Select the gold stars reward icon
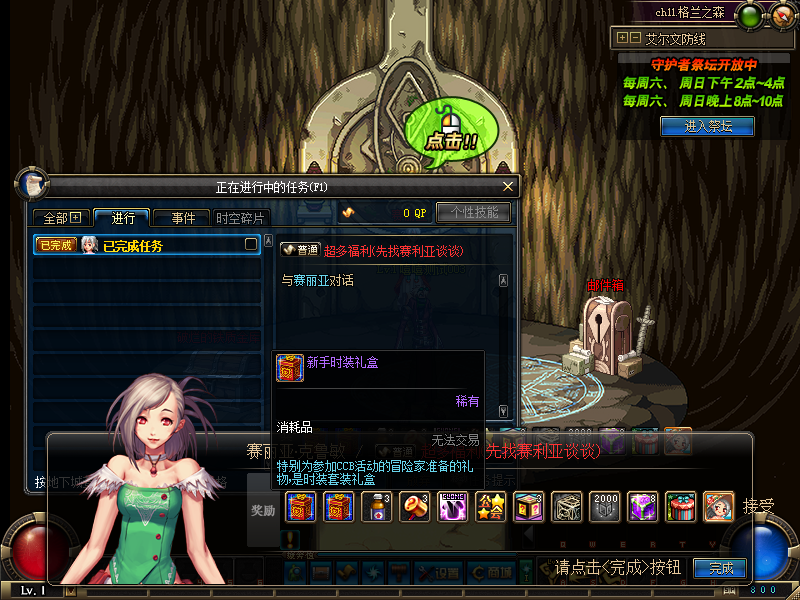 click(490, 507)
